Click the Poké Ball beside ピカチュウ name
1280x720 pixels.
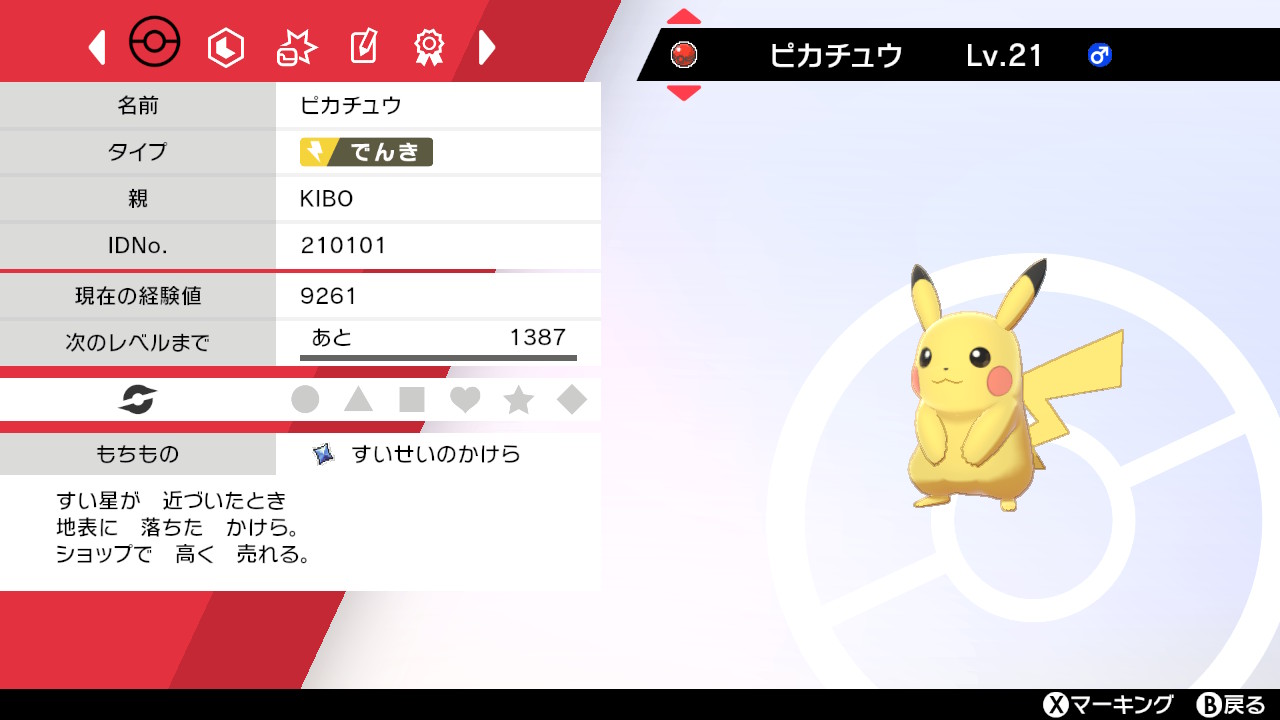point(684,57)
